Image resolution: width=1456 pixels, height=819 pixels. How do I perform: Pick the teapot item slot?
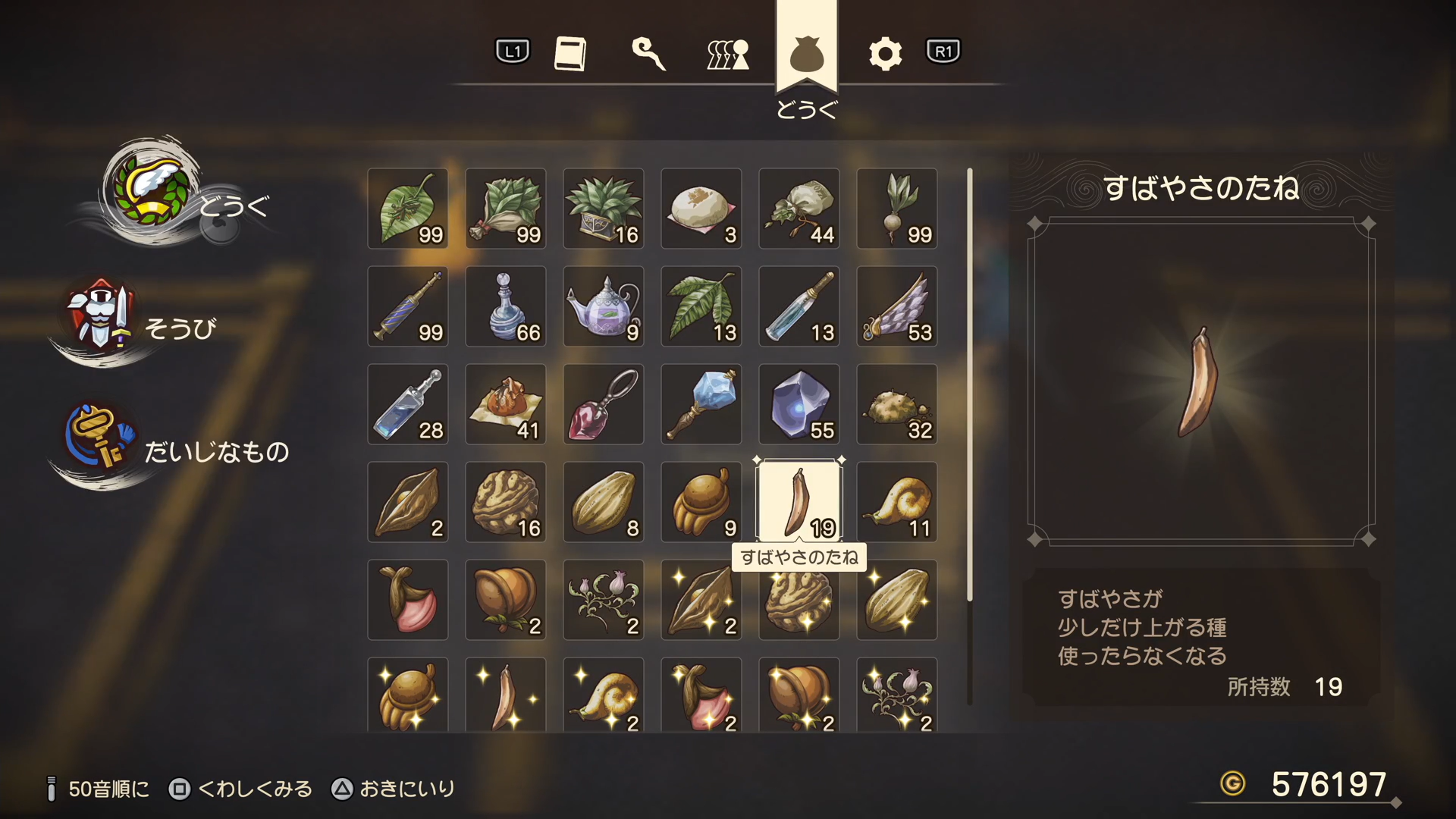tap(604, 306)
